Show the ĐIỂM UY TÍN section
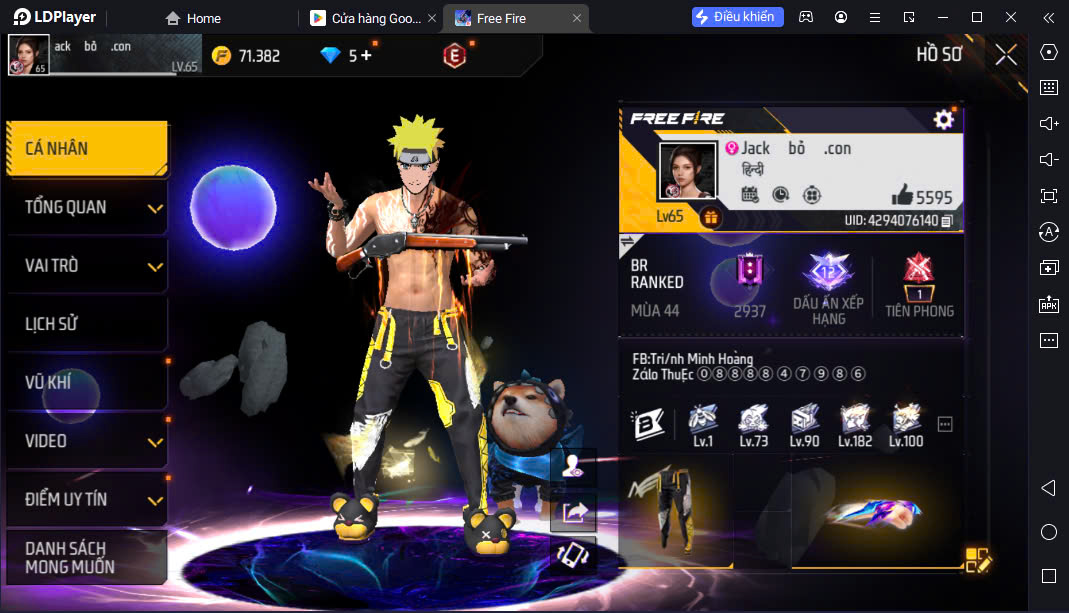This screenshot has width=1069, height=613. tap(86, 499)
